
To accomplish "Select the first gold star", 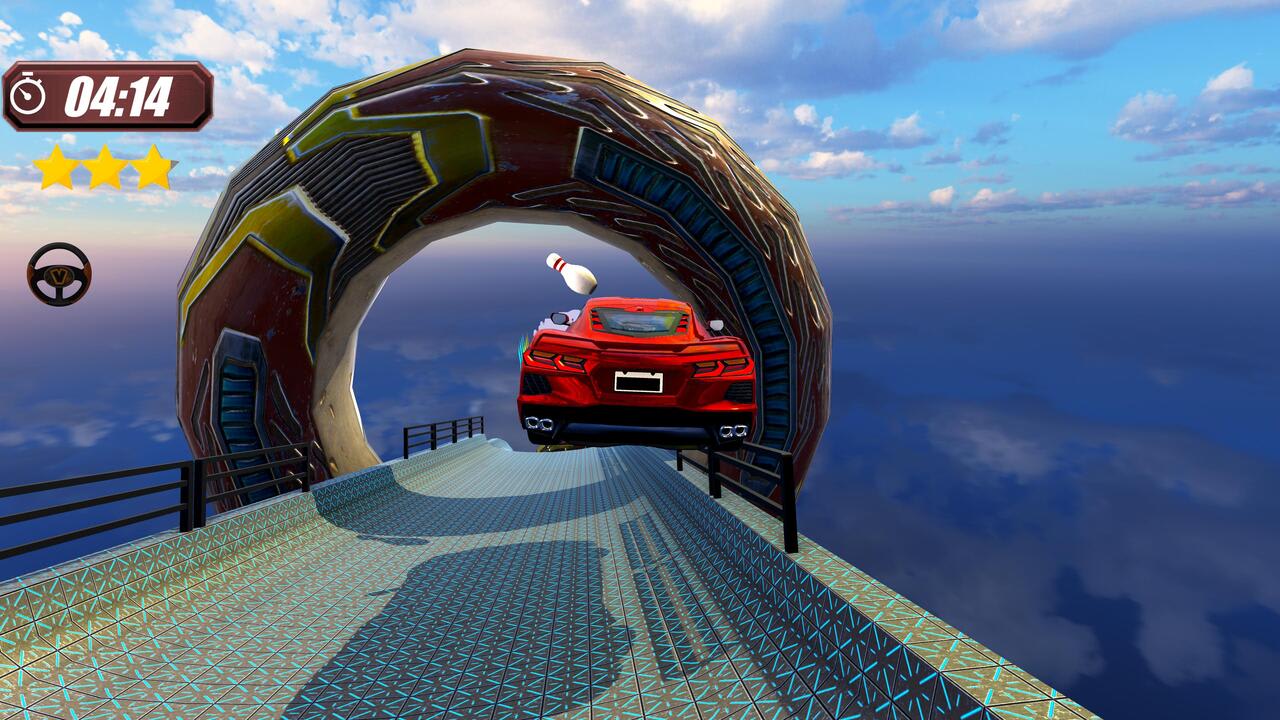I will pyautogui.click(x=52, y=167).
